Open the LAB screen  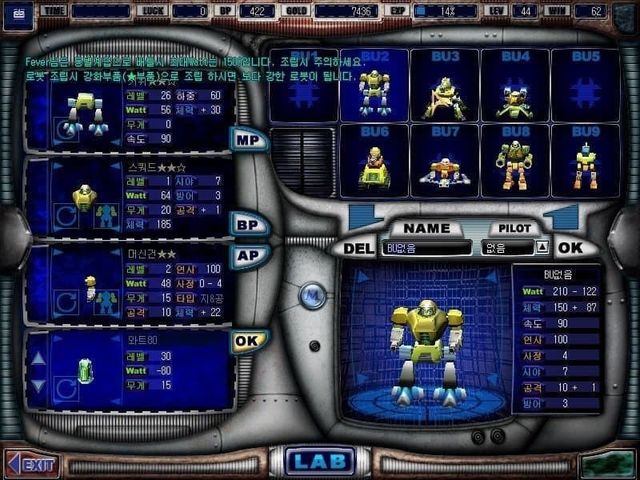point(320,461)
